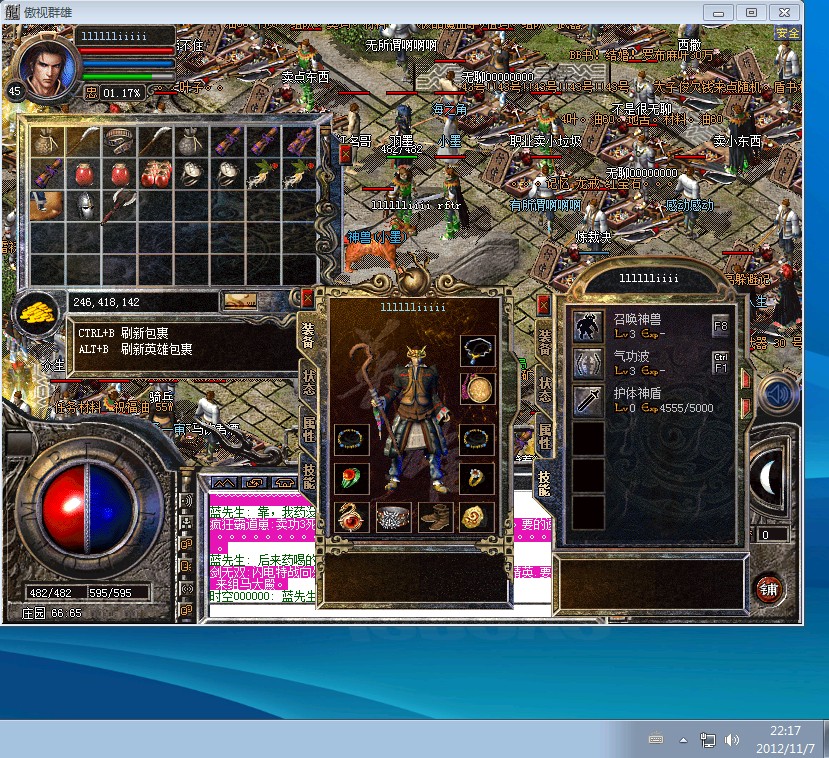Choose the bundled red potions stack
Screen dimensions: 829x758
click(155, 174)
